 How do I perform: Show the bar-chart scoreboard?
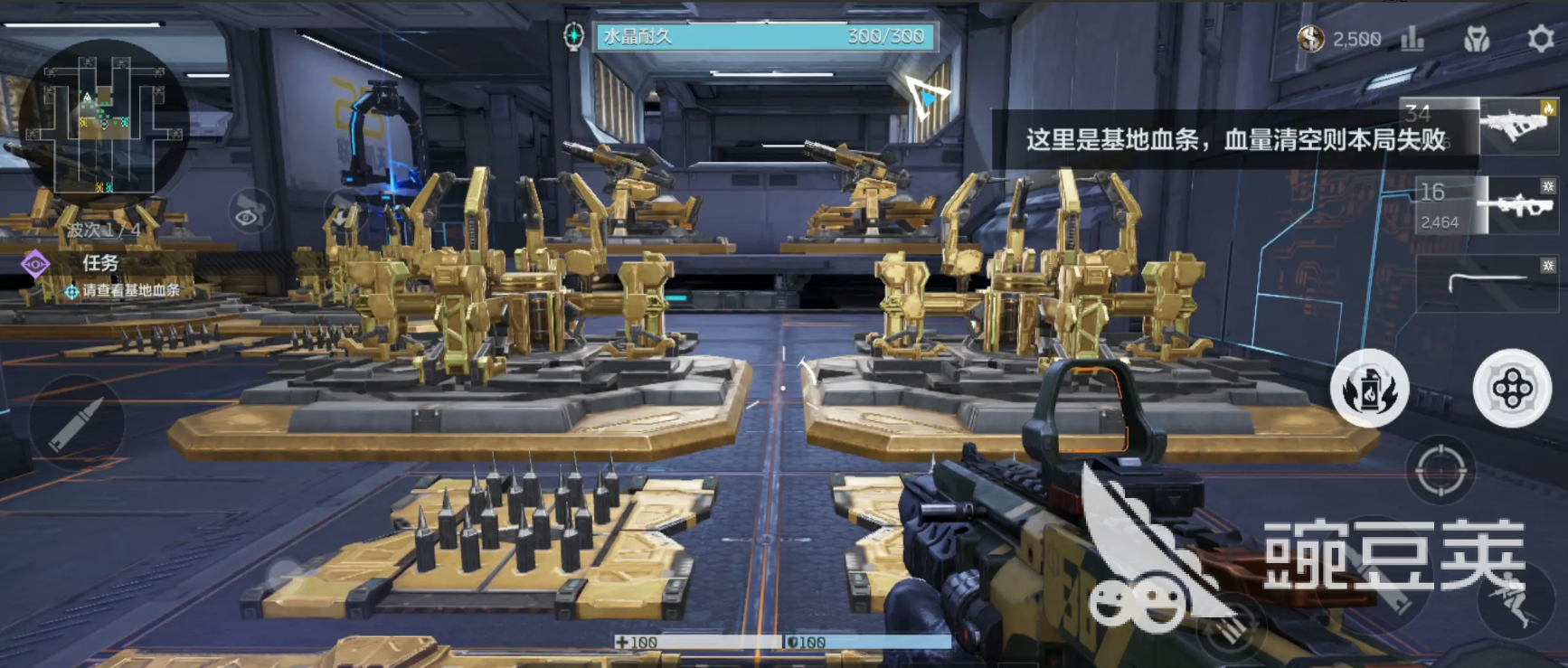(x=1412, y=39)
